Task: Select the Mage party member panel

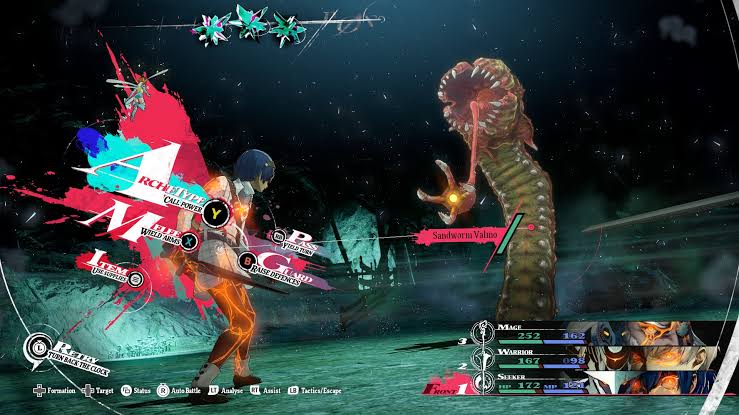Action: pyautogui.click(x=601, y=334)
